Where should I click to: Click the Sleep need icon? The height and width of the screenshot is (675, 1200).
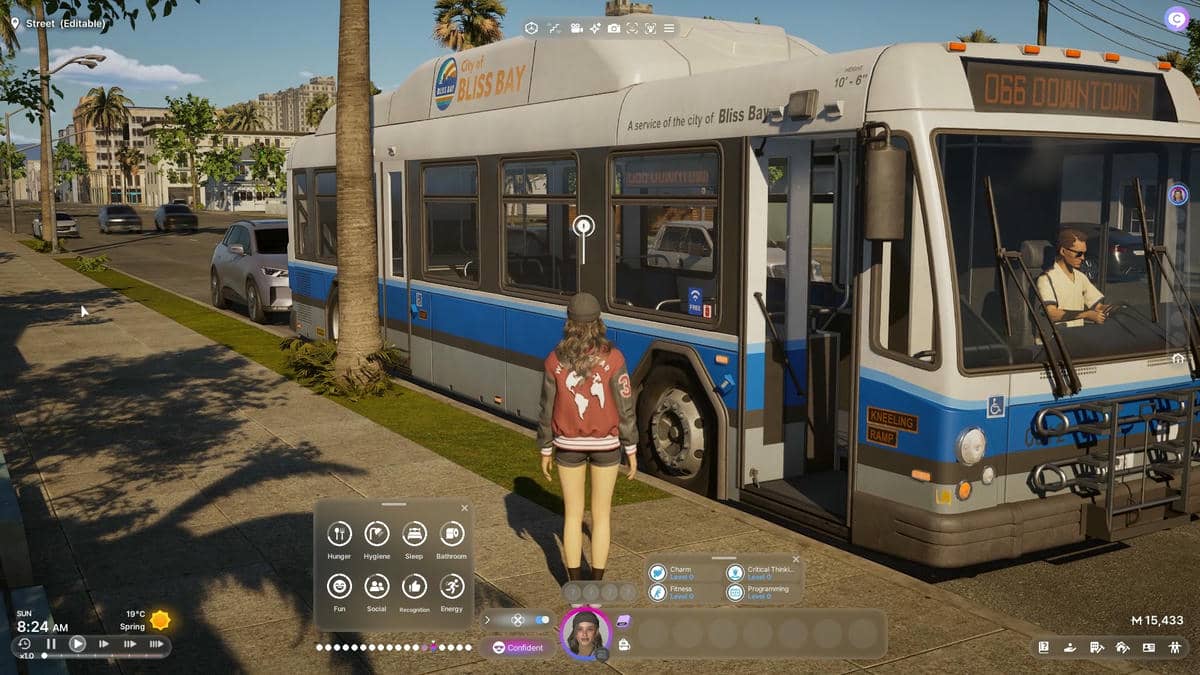[x=414, y=534]
